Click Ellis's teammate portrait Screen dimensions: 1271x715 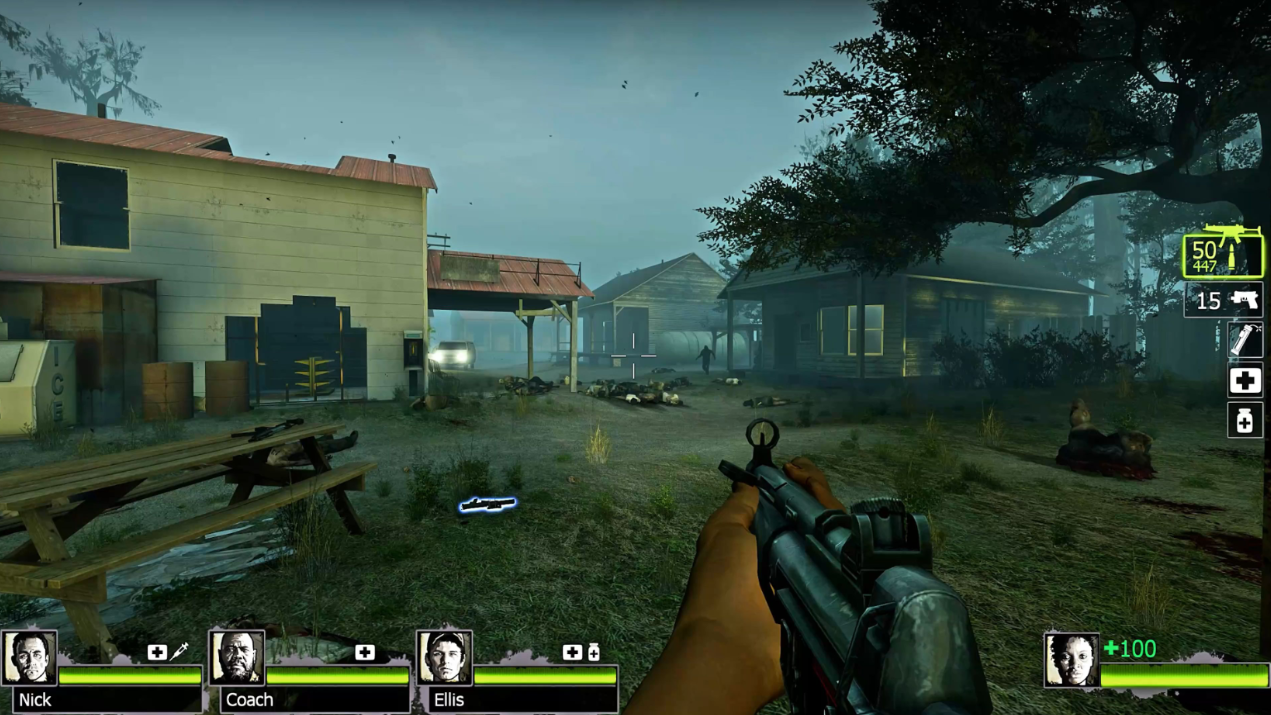[x=444, y=658]
